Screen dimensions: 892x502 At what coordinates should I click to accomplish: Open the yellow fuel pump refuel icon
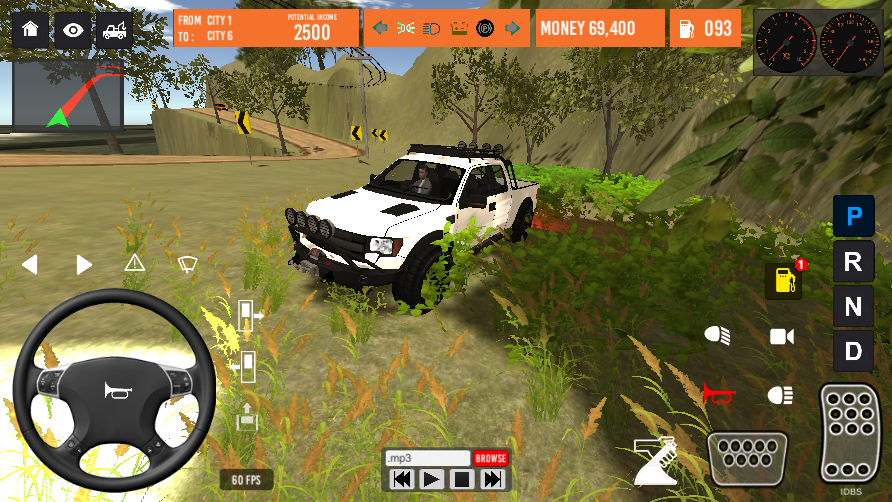(x=784, y=281)
